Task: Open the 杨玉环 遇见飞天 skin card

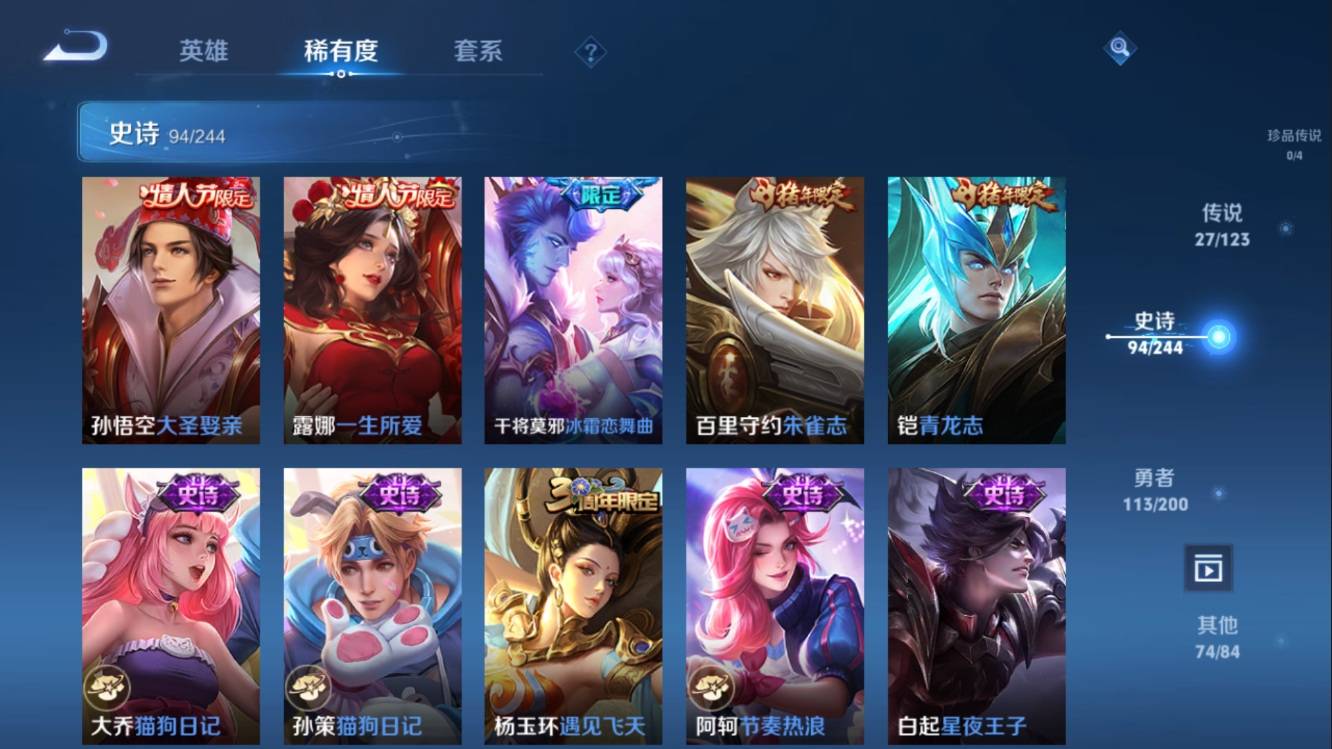Action: pos(573,605)
